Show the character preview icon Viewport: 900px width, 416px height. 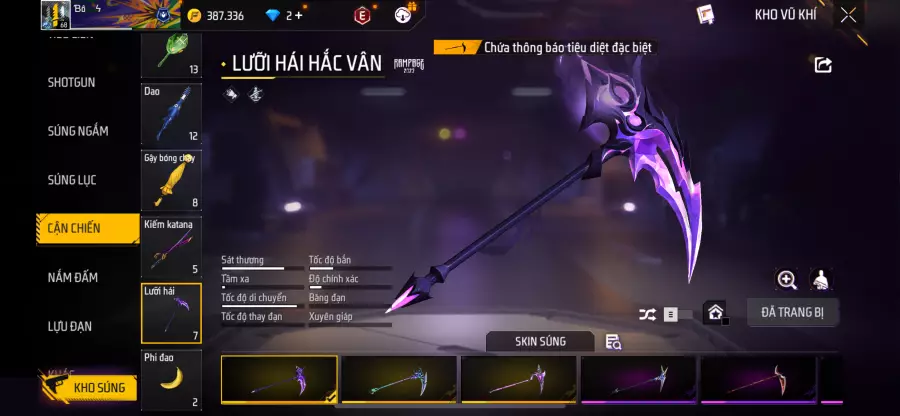(820, 280)
